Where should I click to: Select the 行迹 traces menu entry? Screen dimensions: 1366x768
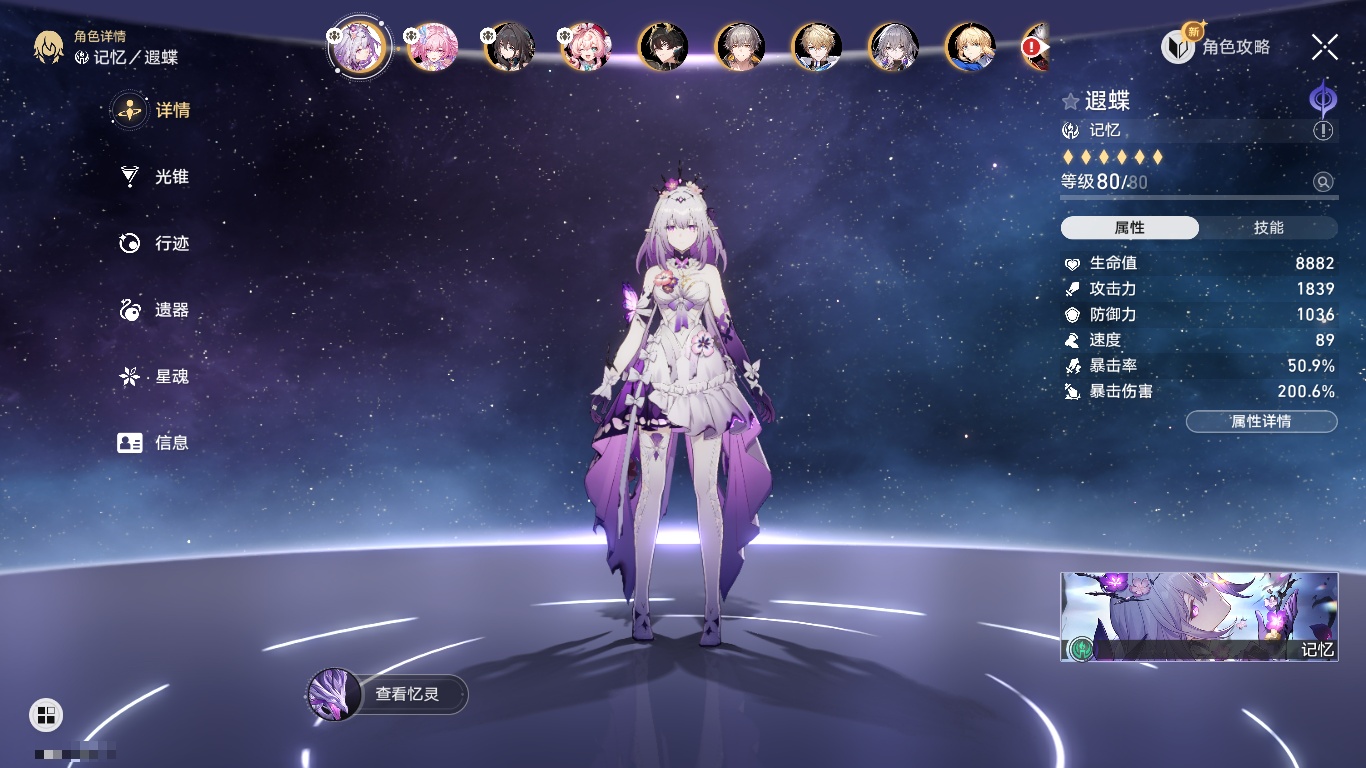tap(155, 243)
